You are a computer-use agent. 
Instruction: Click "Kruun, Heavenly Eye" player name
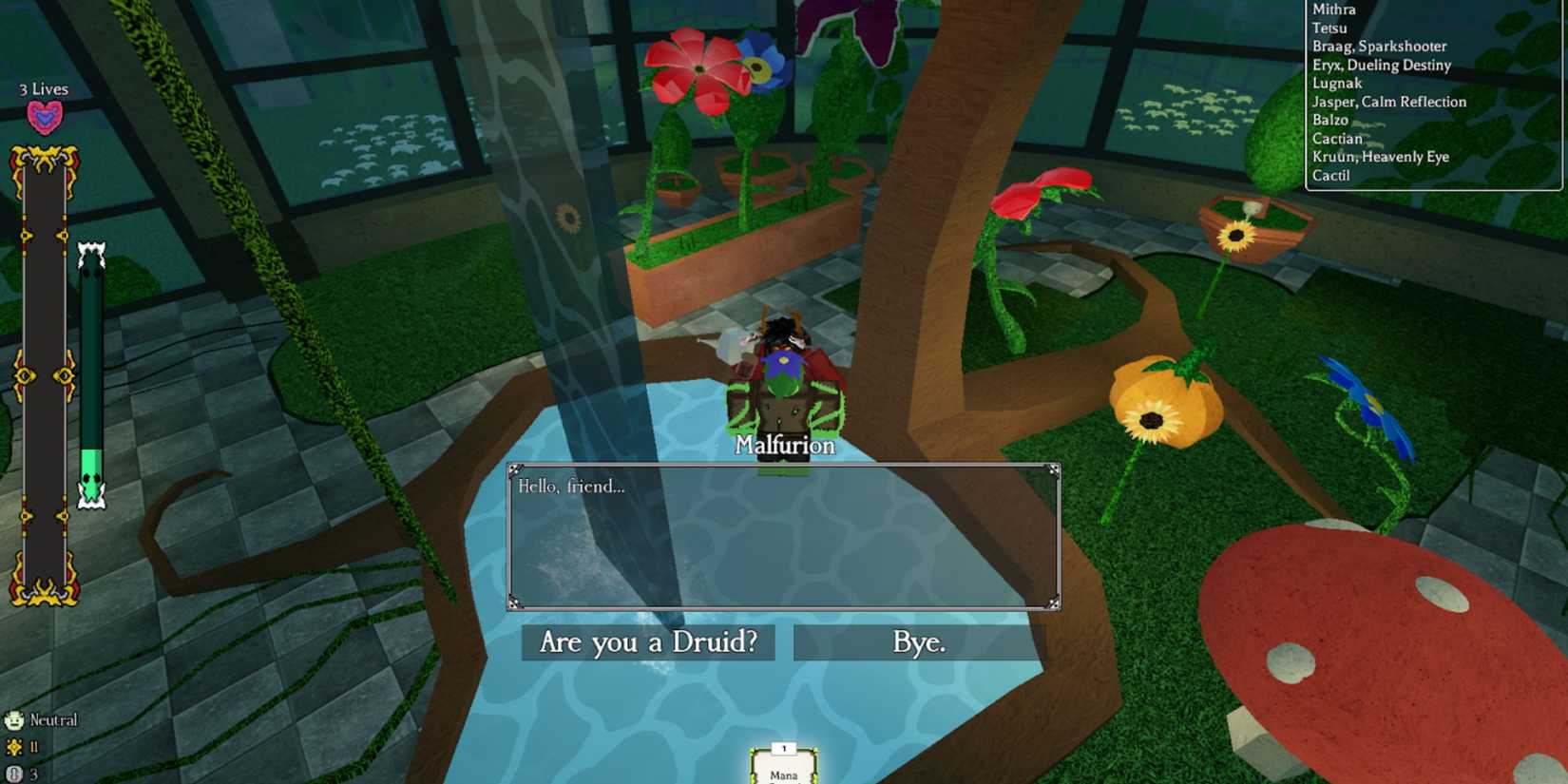click(x=1379, y=157)
